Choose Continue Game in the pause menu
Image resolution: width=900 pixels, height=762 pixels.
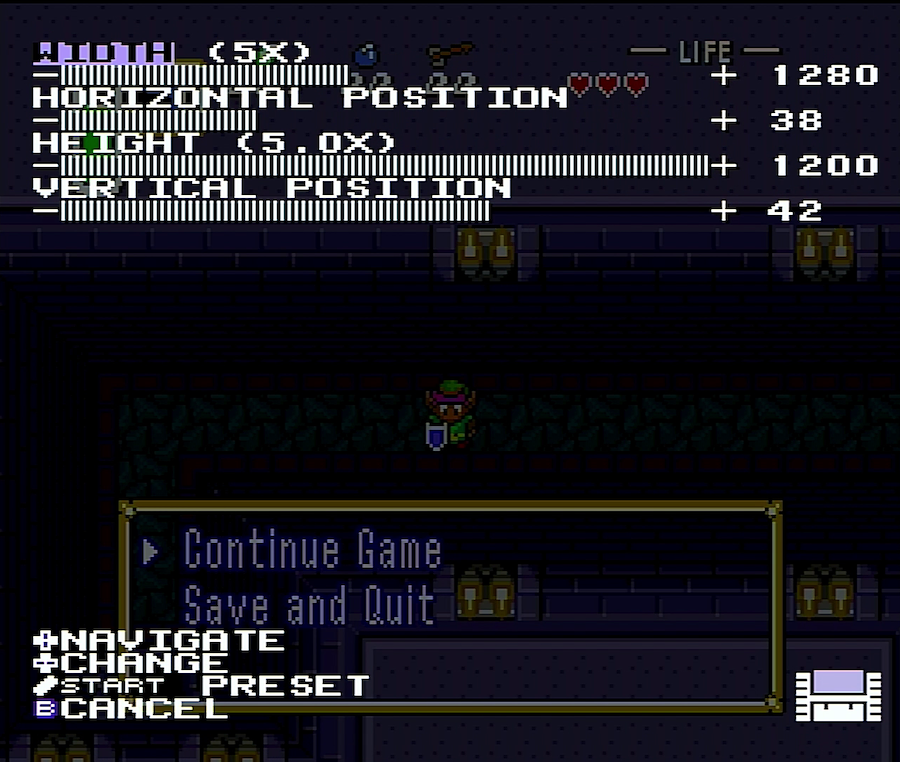[312, 551]
